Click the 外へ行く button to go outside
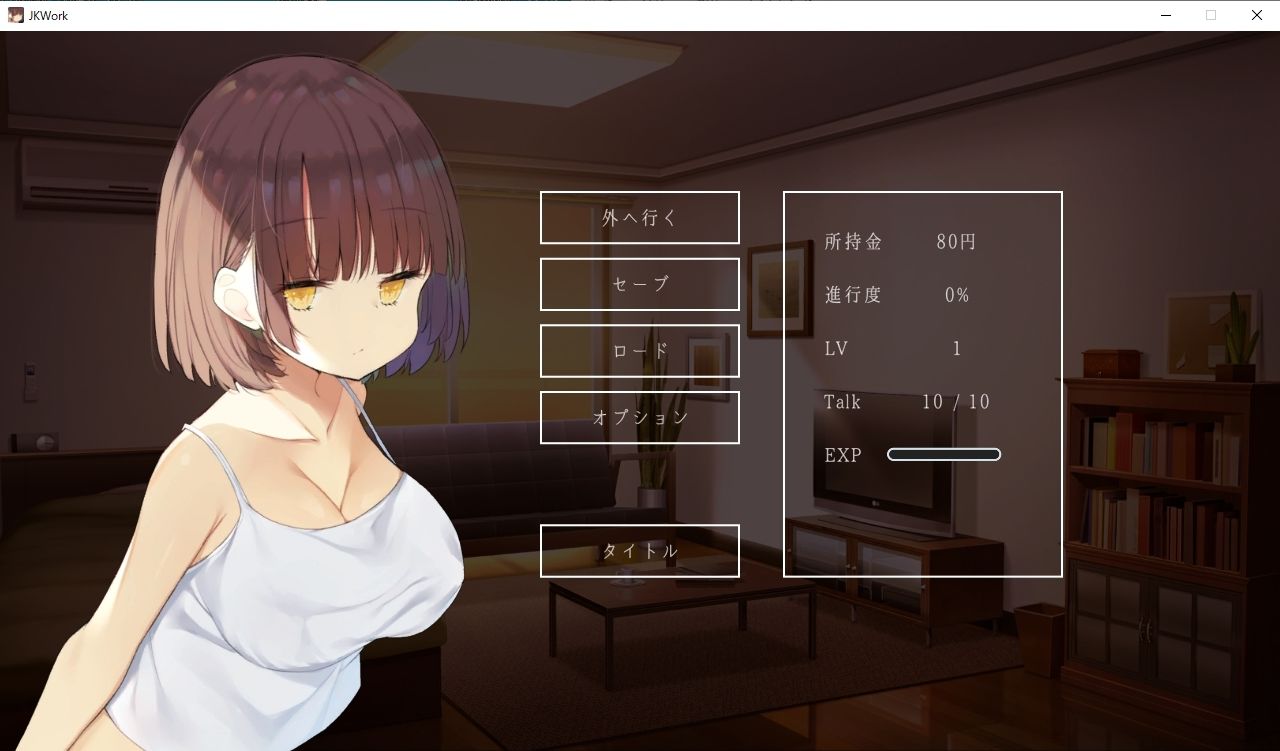Viewport: 1280px width, 751px height. pyautogui.click(x=640, y=217)
